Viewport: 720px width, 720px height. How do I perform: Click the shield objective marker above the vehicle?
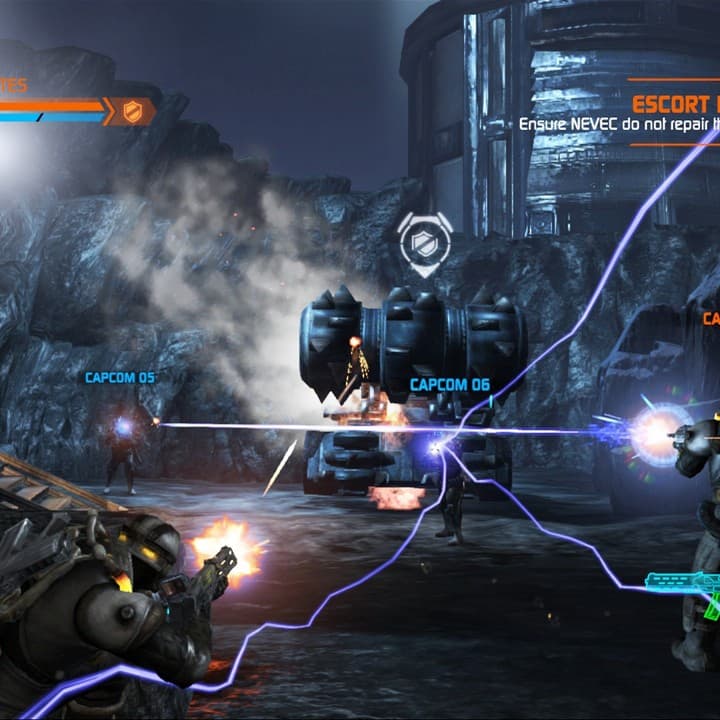coord(424,240)
